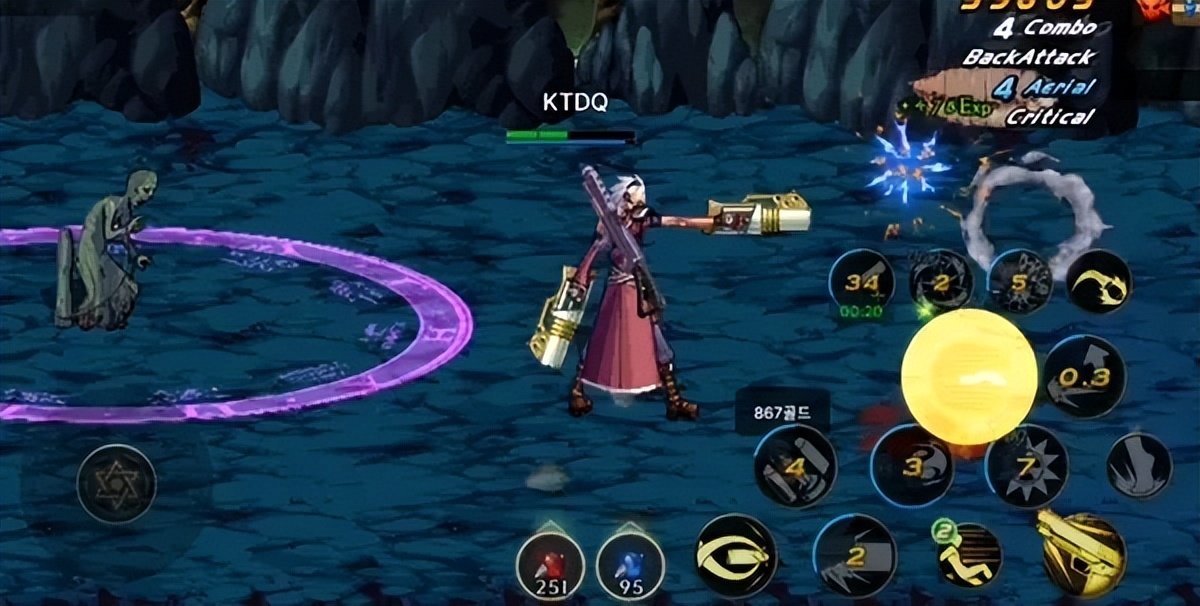
Task: Trigger the sliding dodge skill
Action: pos(969,555)
